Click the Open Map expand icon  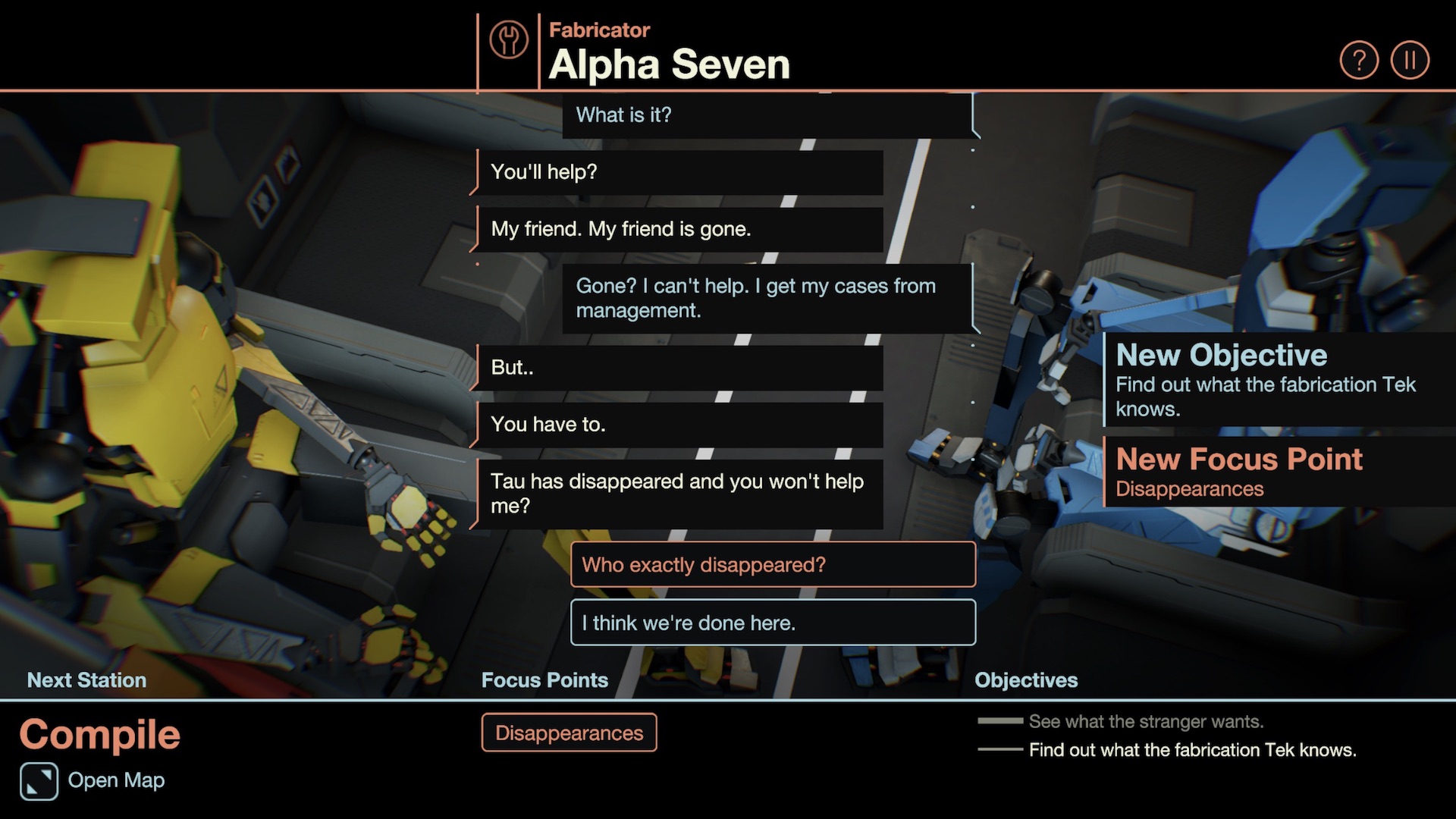point(39,780)
